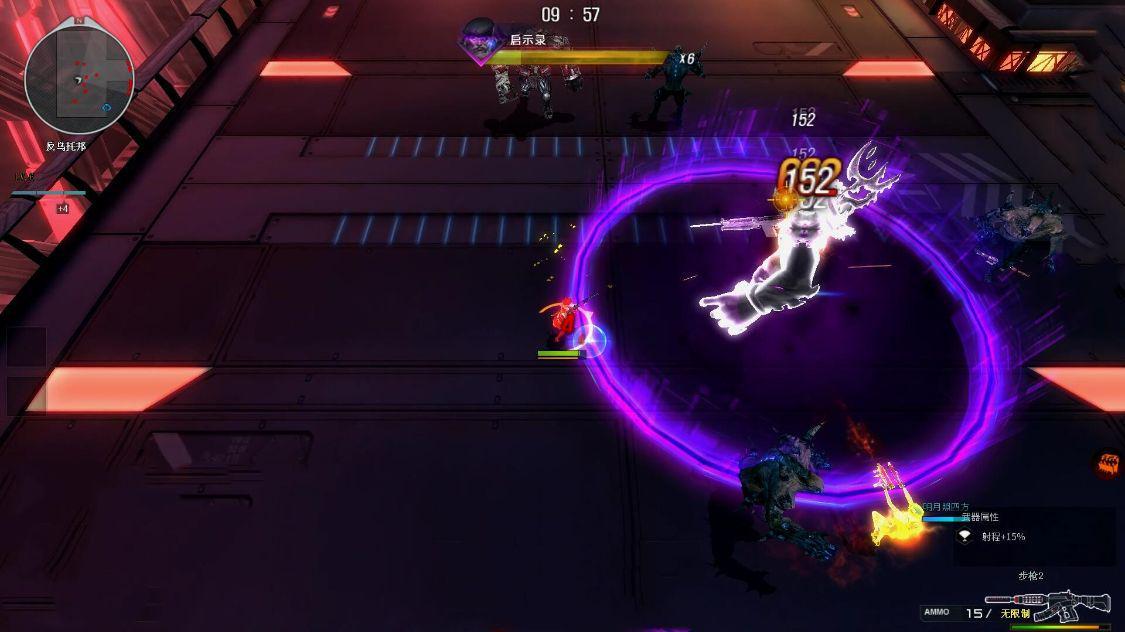Click the orange claw skill icon
This screenshot has width=1125, height=632.
1107,463
